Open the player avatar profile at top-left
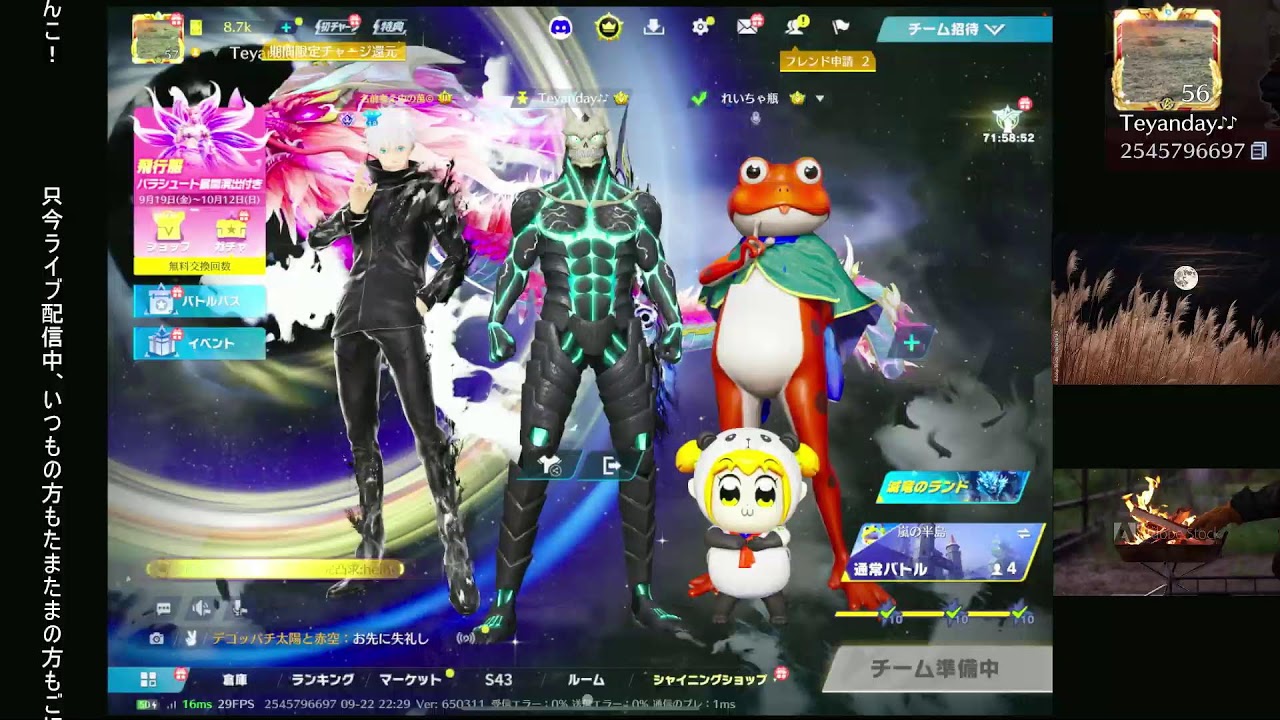Viewport: 1280px width, 720px height. 158,40
